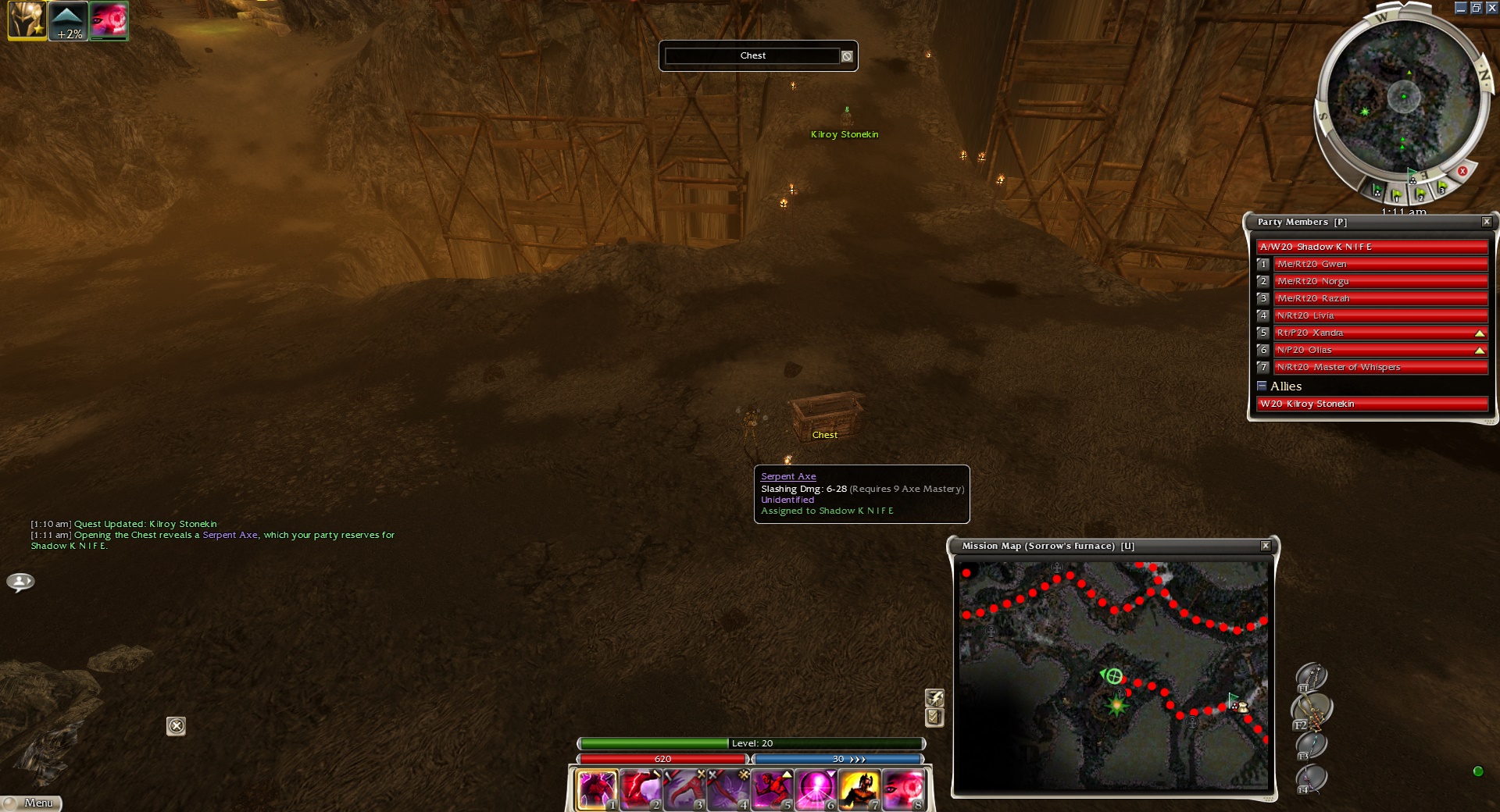Minimize the game window
This screenshot has height=812, width=1500.
1460,8
